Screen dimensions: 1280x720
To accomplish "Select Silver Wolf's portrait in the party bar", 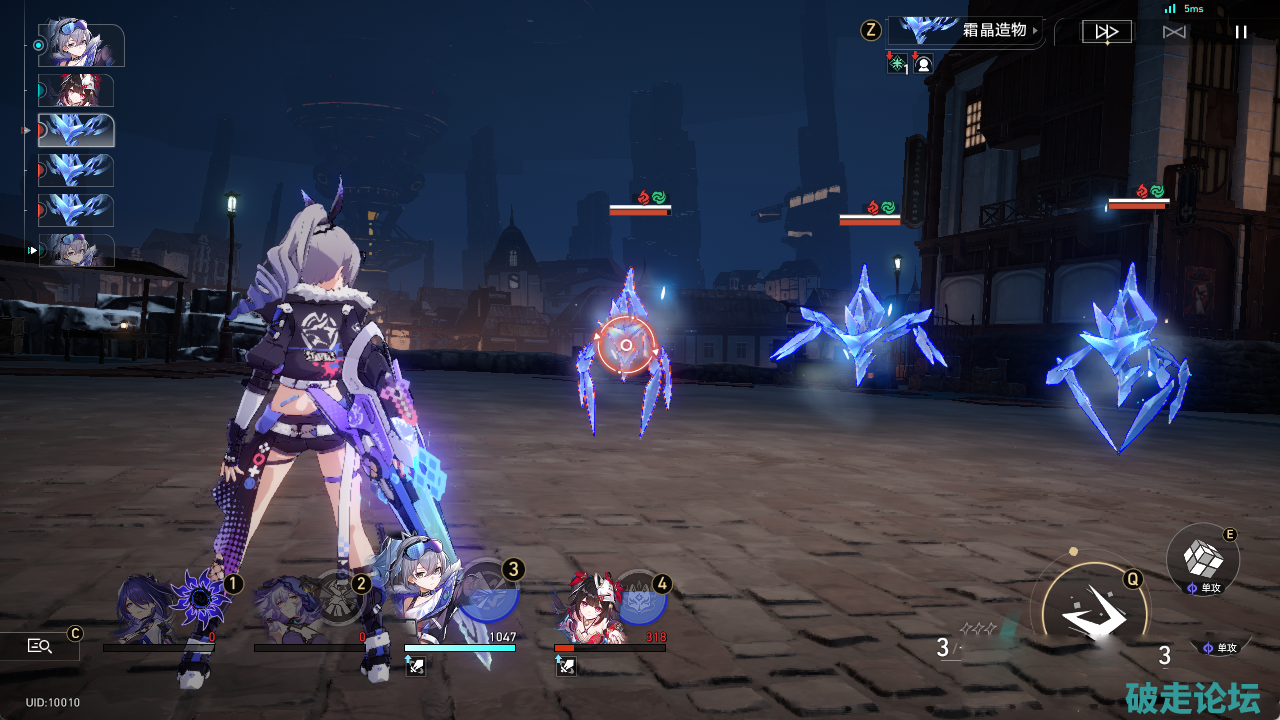I will point(432,602).
